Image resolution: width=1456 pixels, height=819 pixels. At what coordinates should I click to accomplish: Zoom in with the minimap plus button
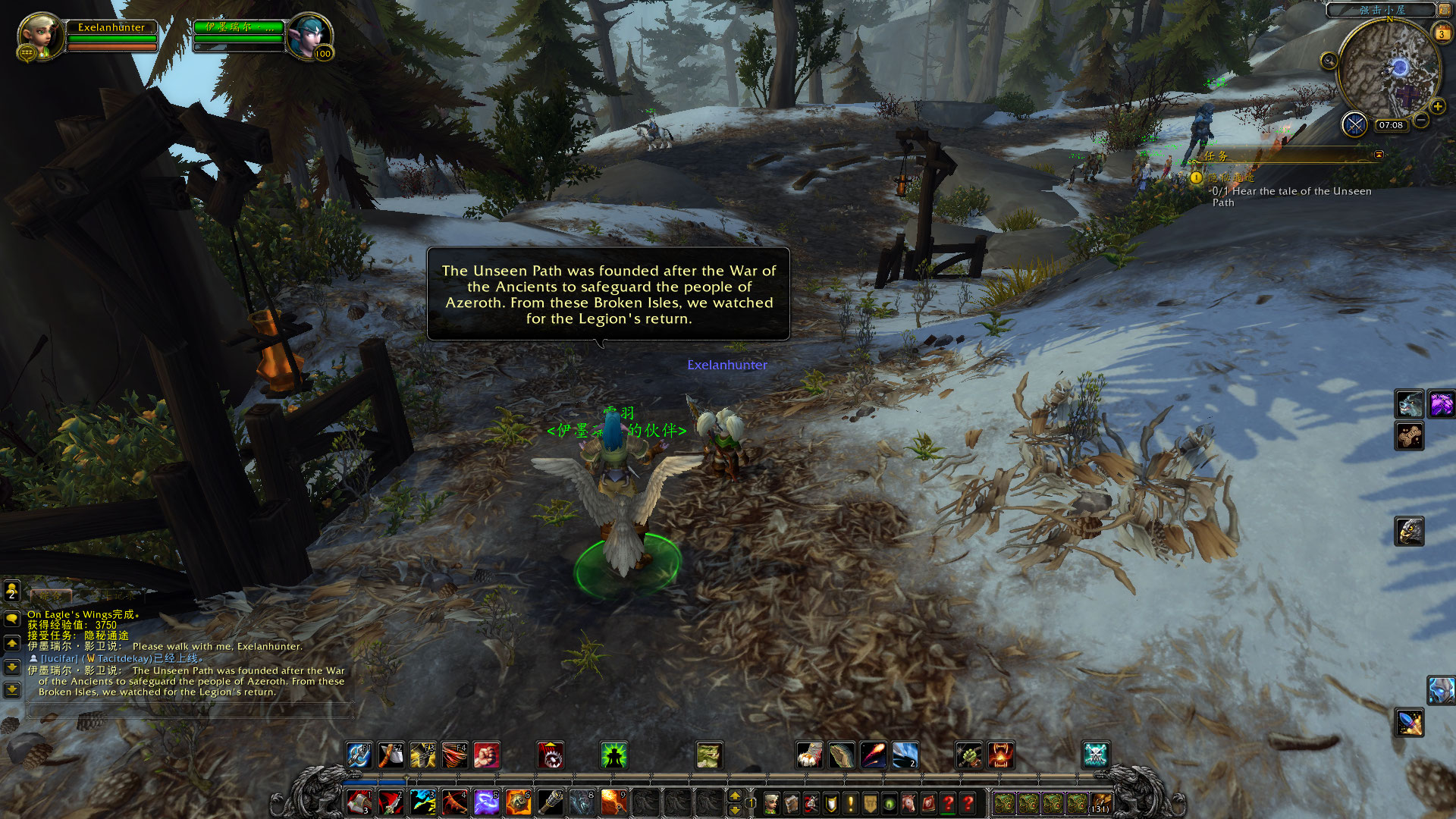[x=1437, y=106]
